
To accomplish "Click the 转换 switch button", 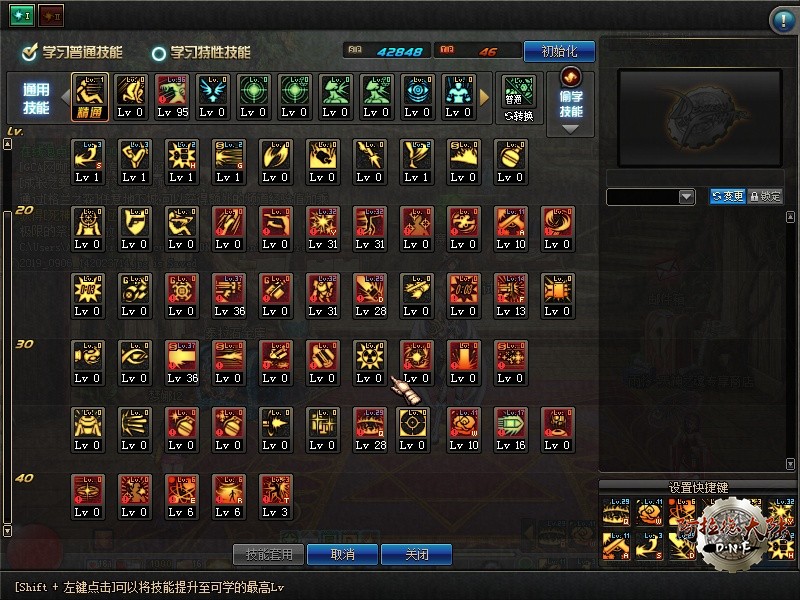I will (519, 96).
